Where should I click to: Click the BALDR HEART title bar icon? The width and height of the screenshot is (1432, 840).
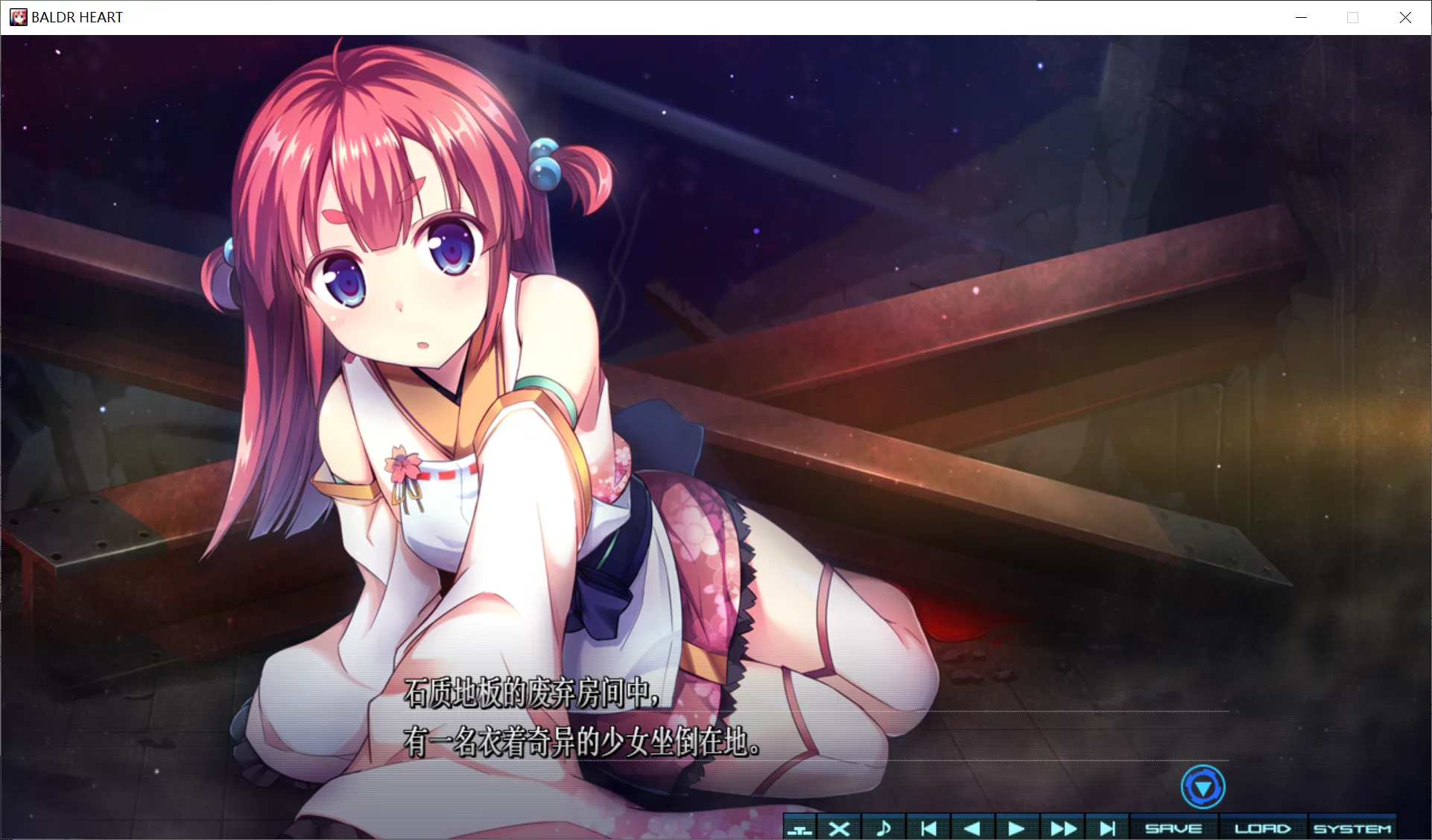click(18, 16)
